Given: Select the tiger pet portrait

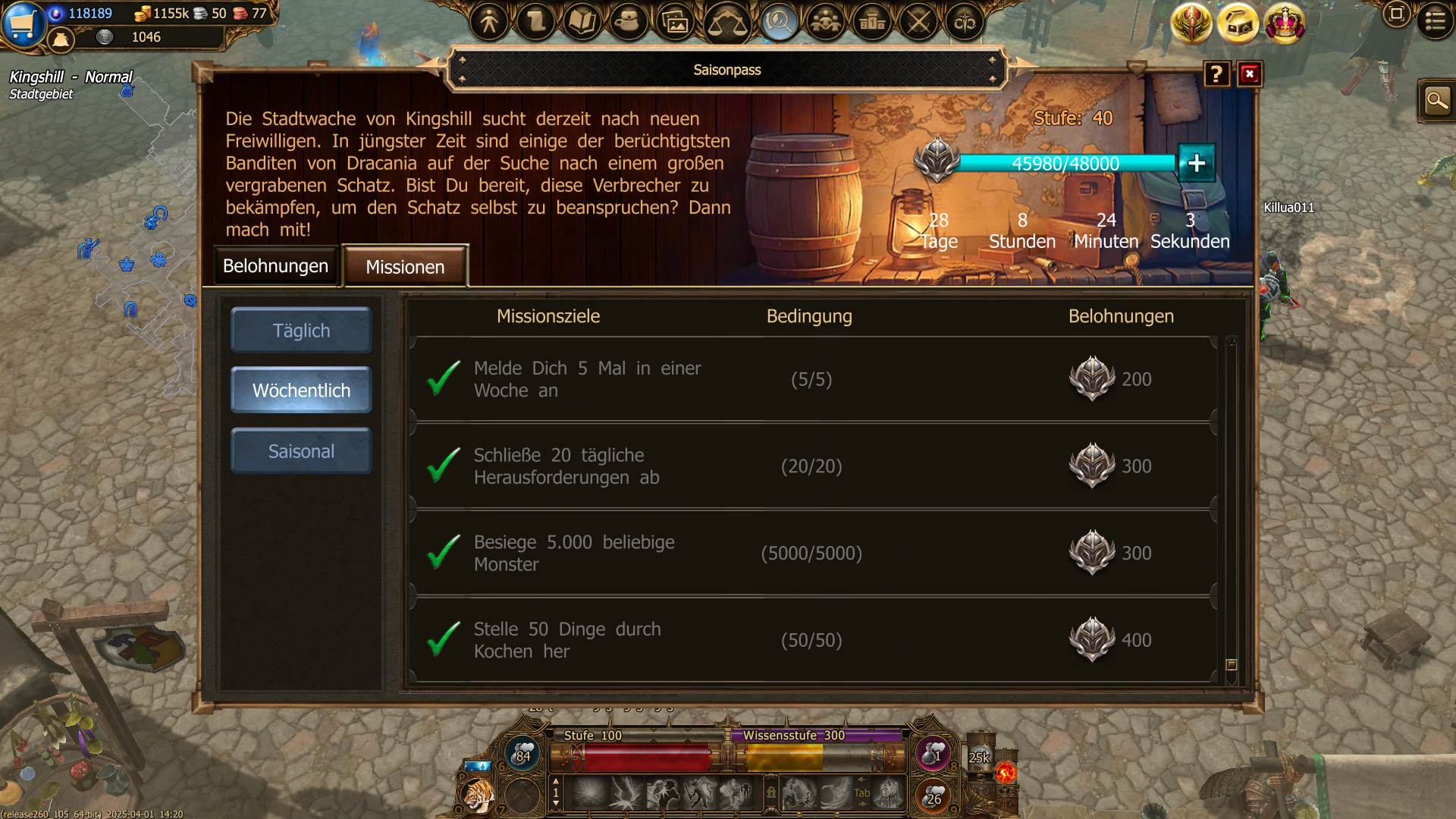Looking at the screenshot, I should pyautogui.click(x=479, y=796).
